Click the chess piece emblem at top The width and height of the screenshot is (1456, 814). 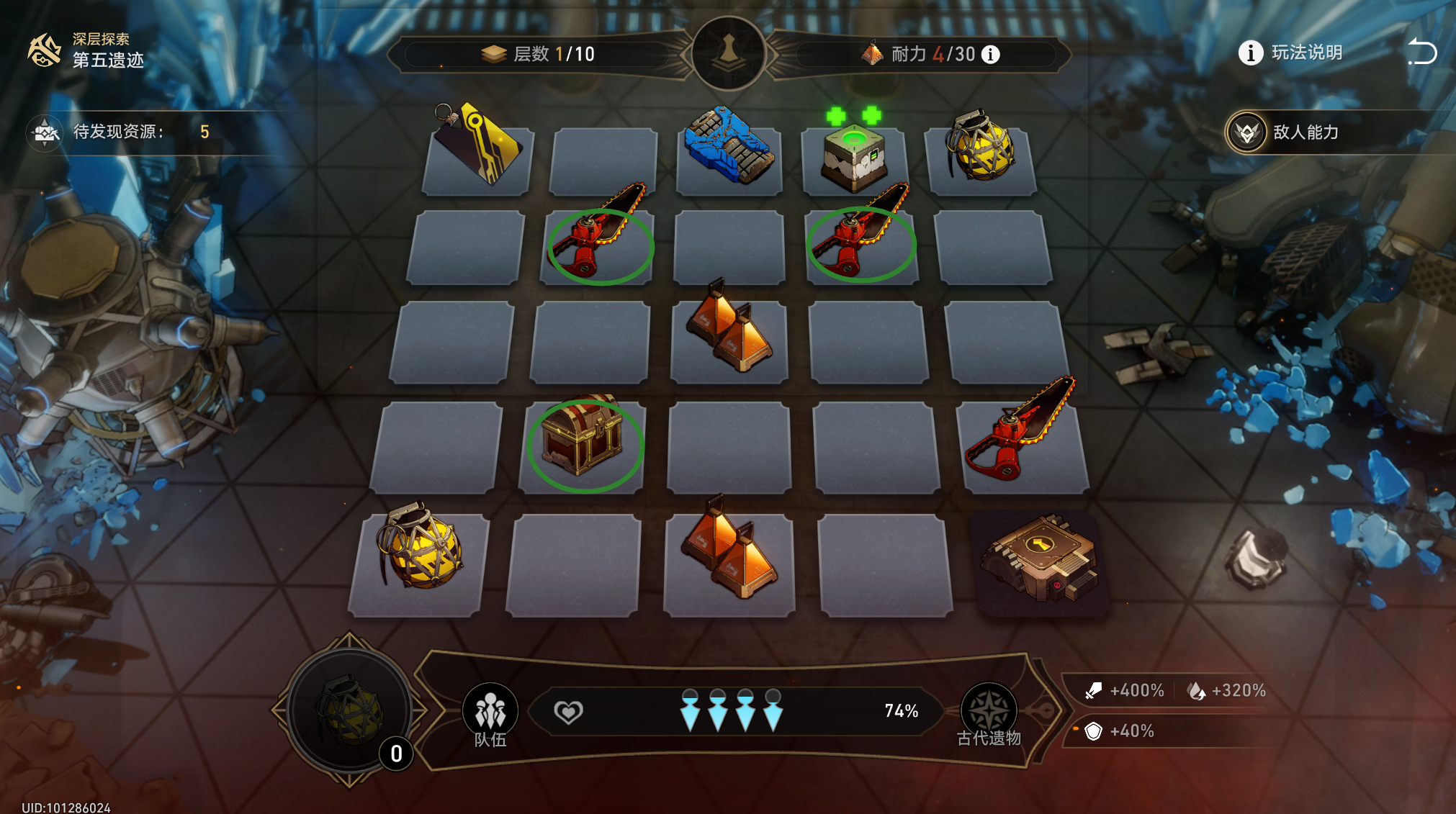tap(729, 53)
